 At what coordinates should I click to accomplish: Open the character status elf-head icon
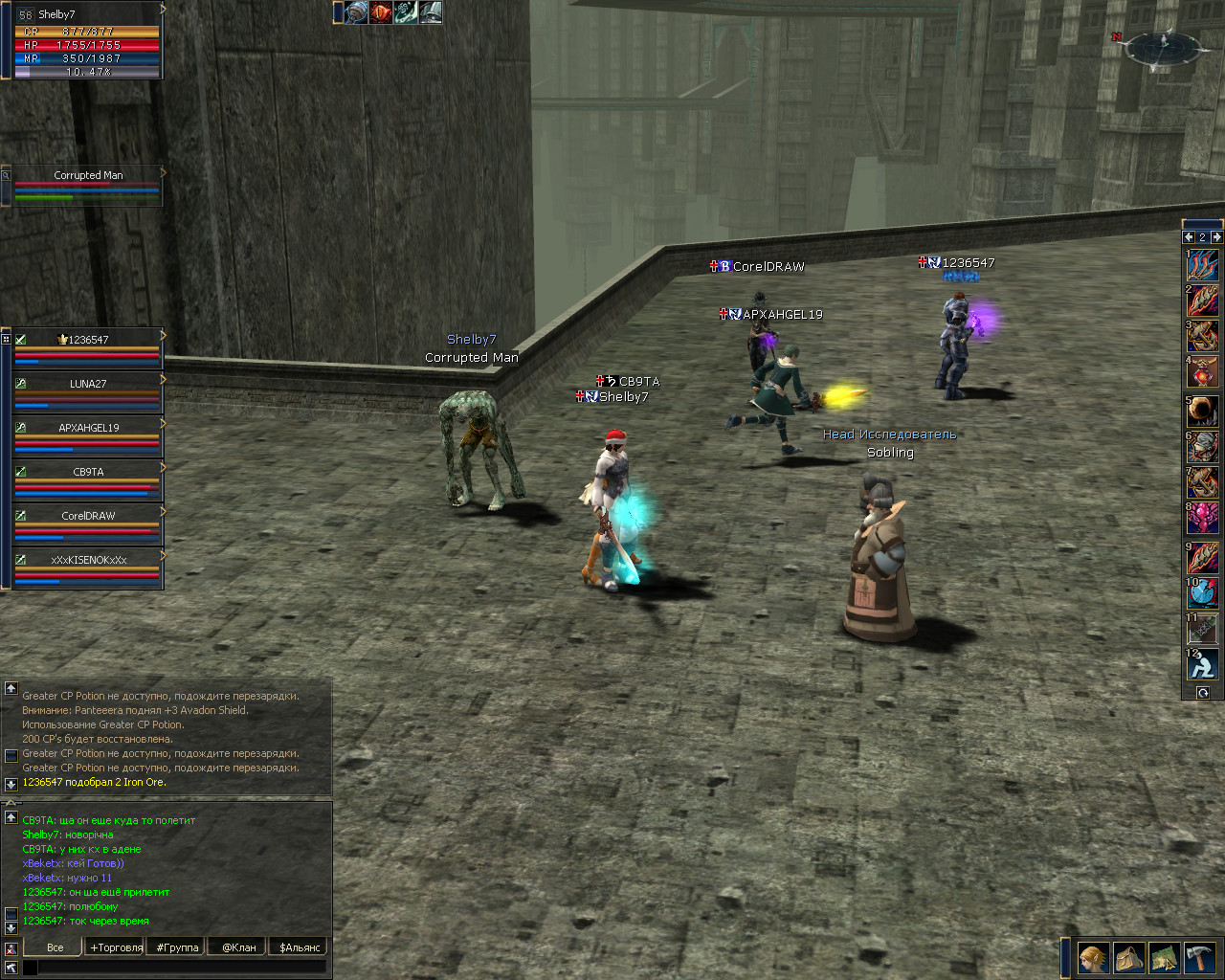1093,957
